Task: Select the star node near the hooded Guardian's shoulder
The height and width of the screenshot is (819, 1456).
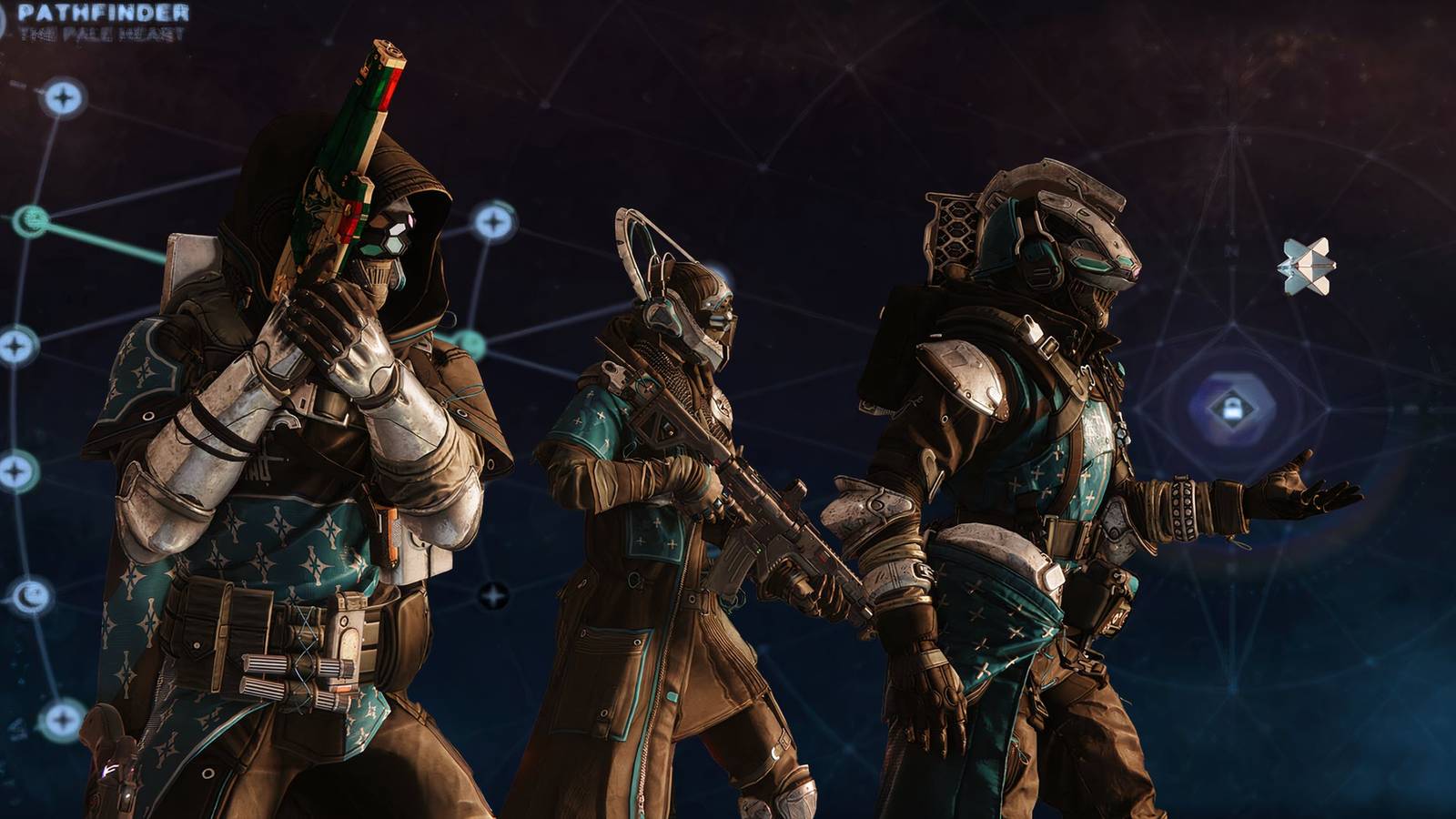Action: 494,221
